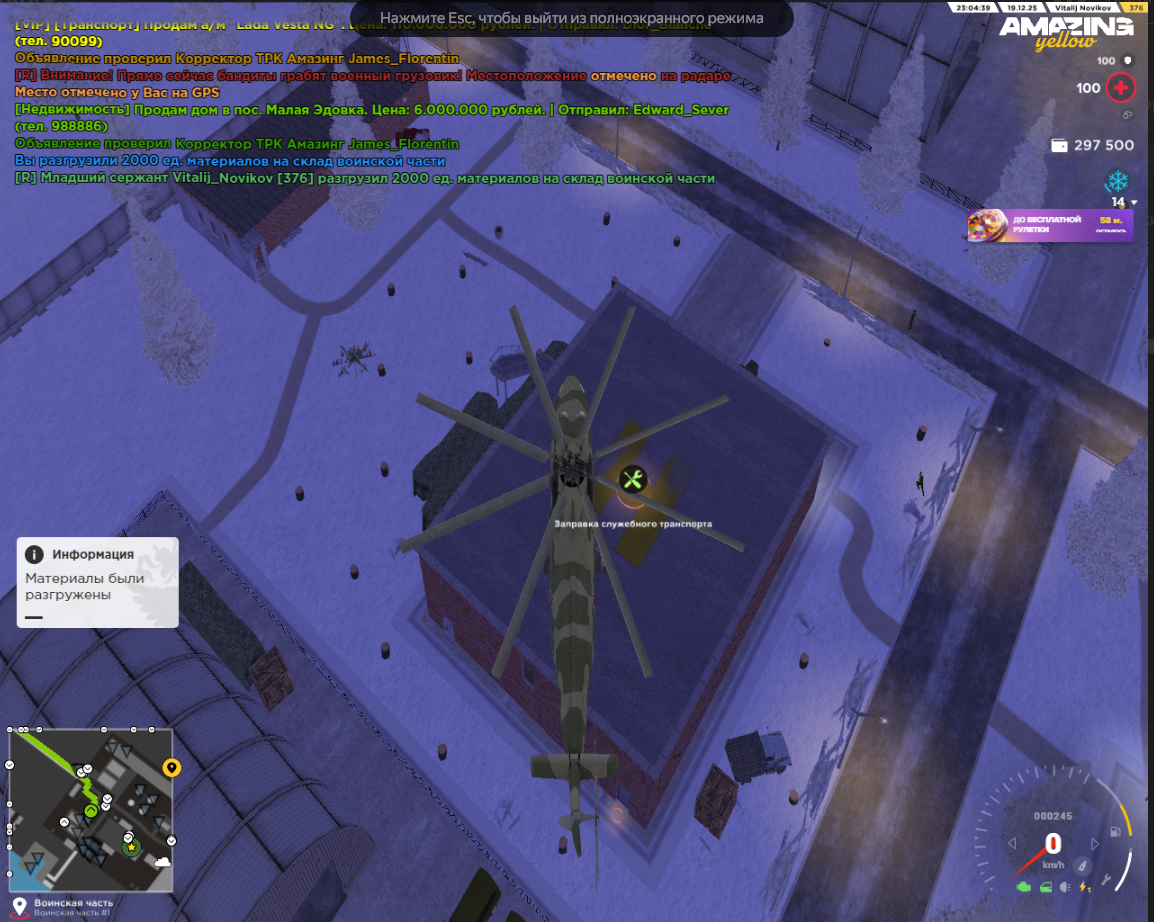Viewport: 1154px width, 922px height.
Task: Toggle the headlights indicator on speedometer
Action: tap(1065, 886)
